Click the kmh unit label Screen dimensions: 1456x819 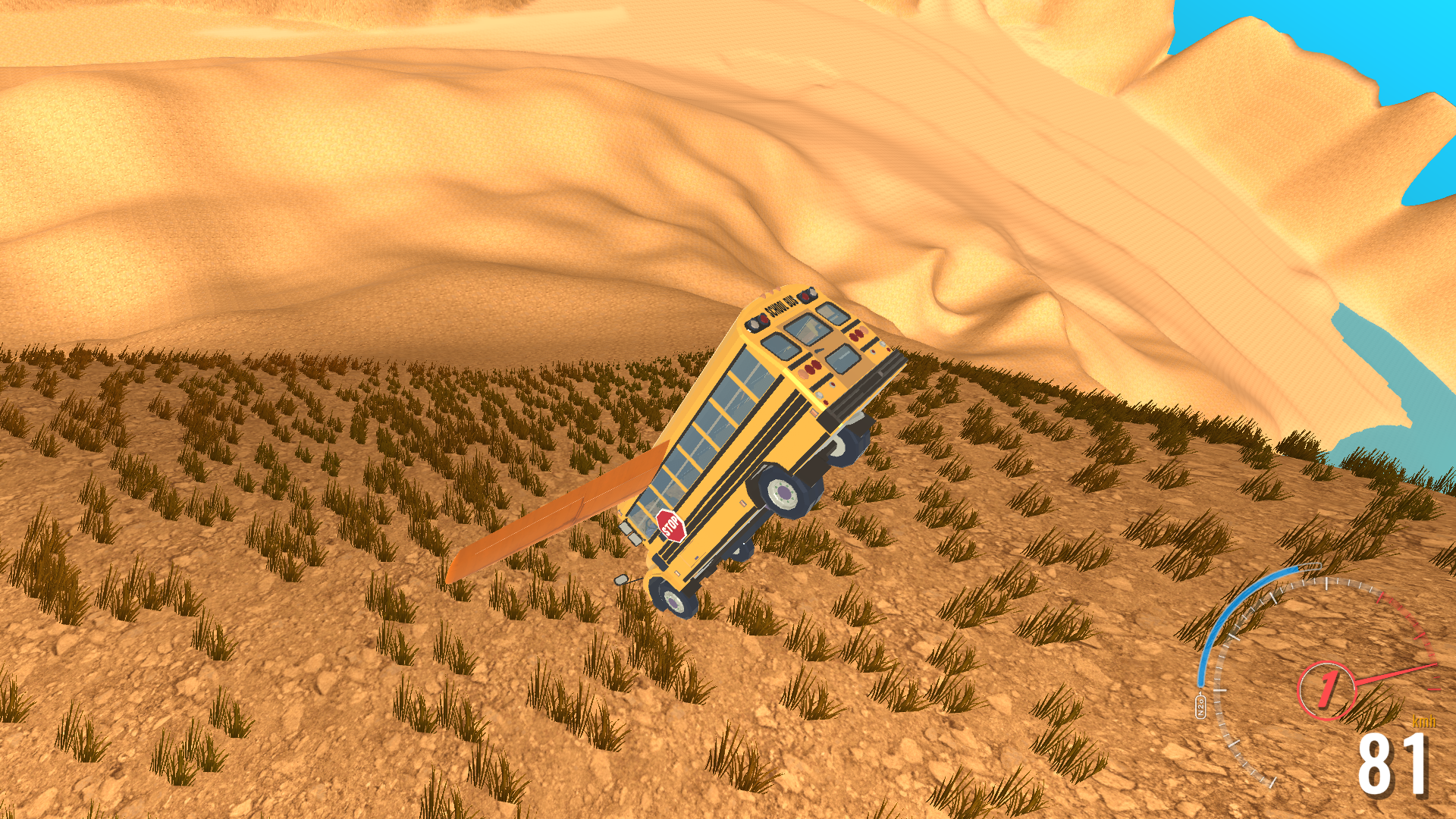1424,721
